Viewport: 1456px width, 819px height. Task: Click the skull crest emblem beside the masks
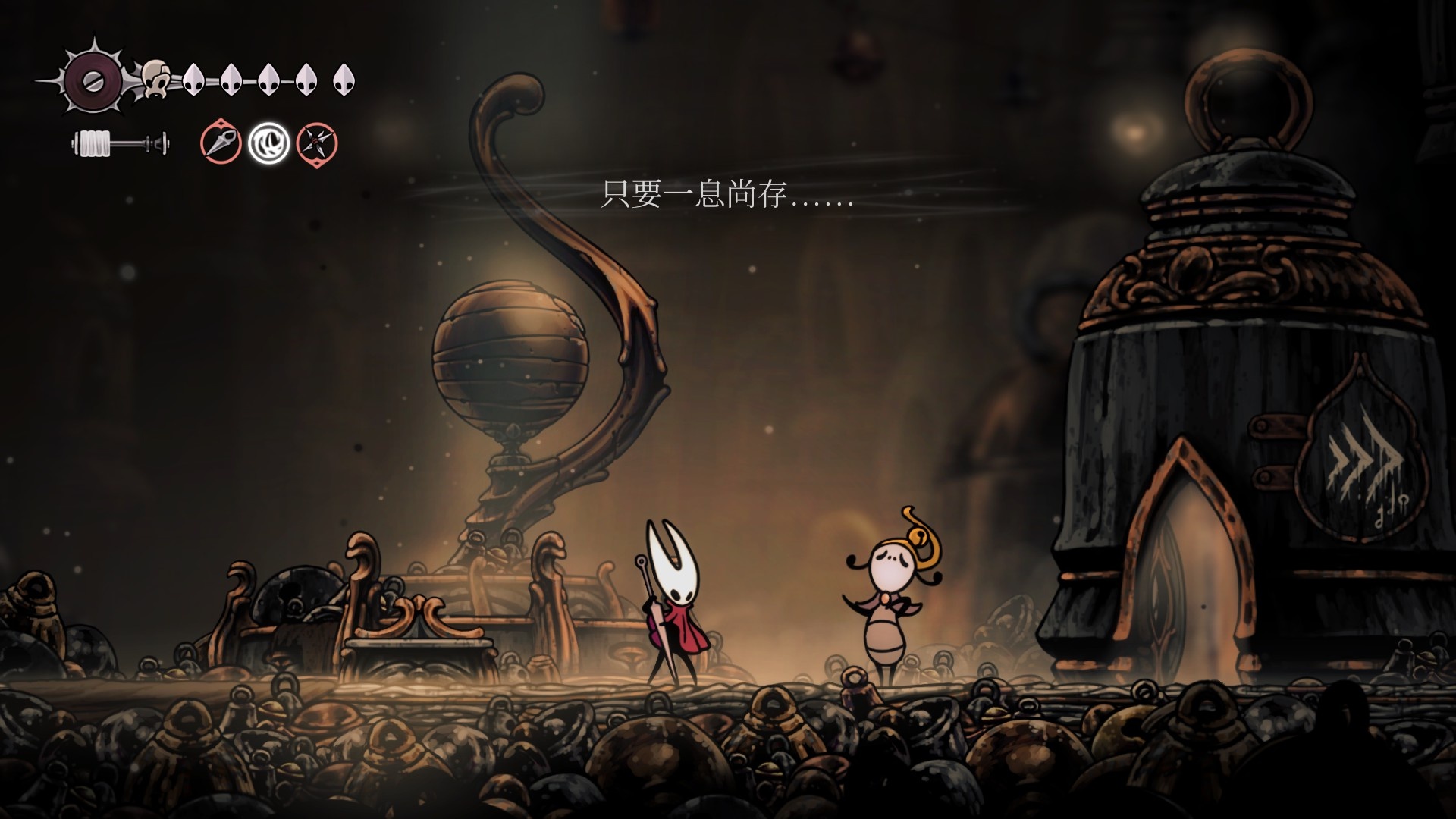[155, 79]
